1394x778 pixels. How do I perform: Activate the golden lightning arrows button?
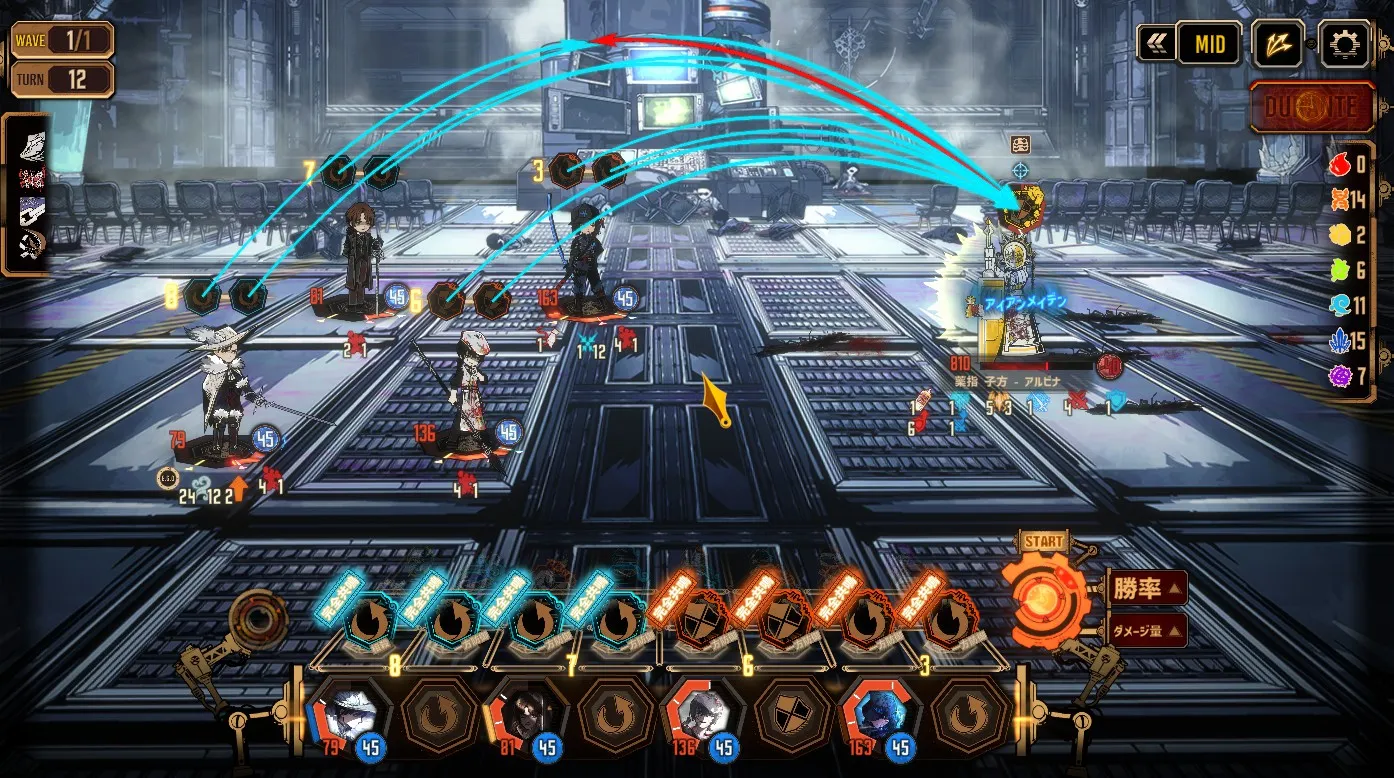tap(1278, 44)
